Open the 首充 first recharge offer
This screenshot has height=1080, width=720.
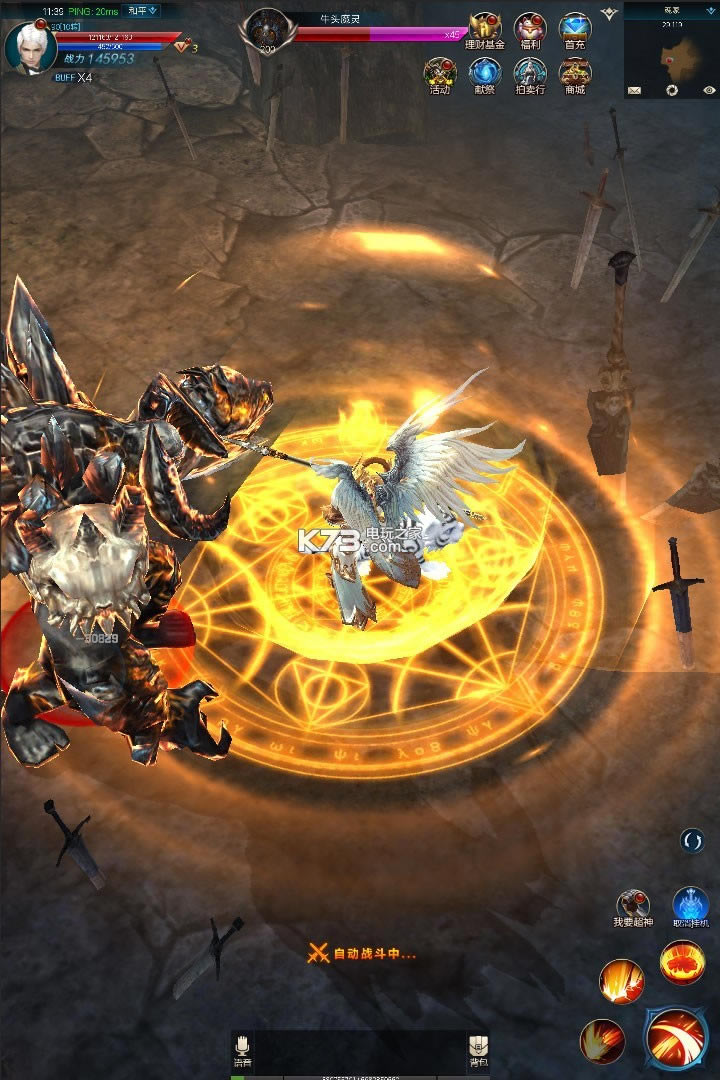point(575,30)
